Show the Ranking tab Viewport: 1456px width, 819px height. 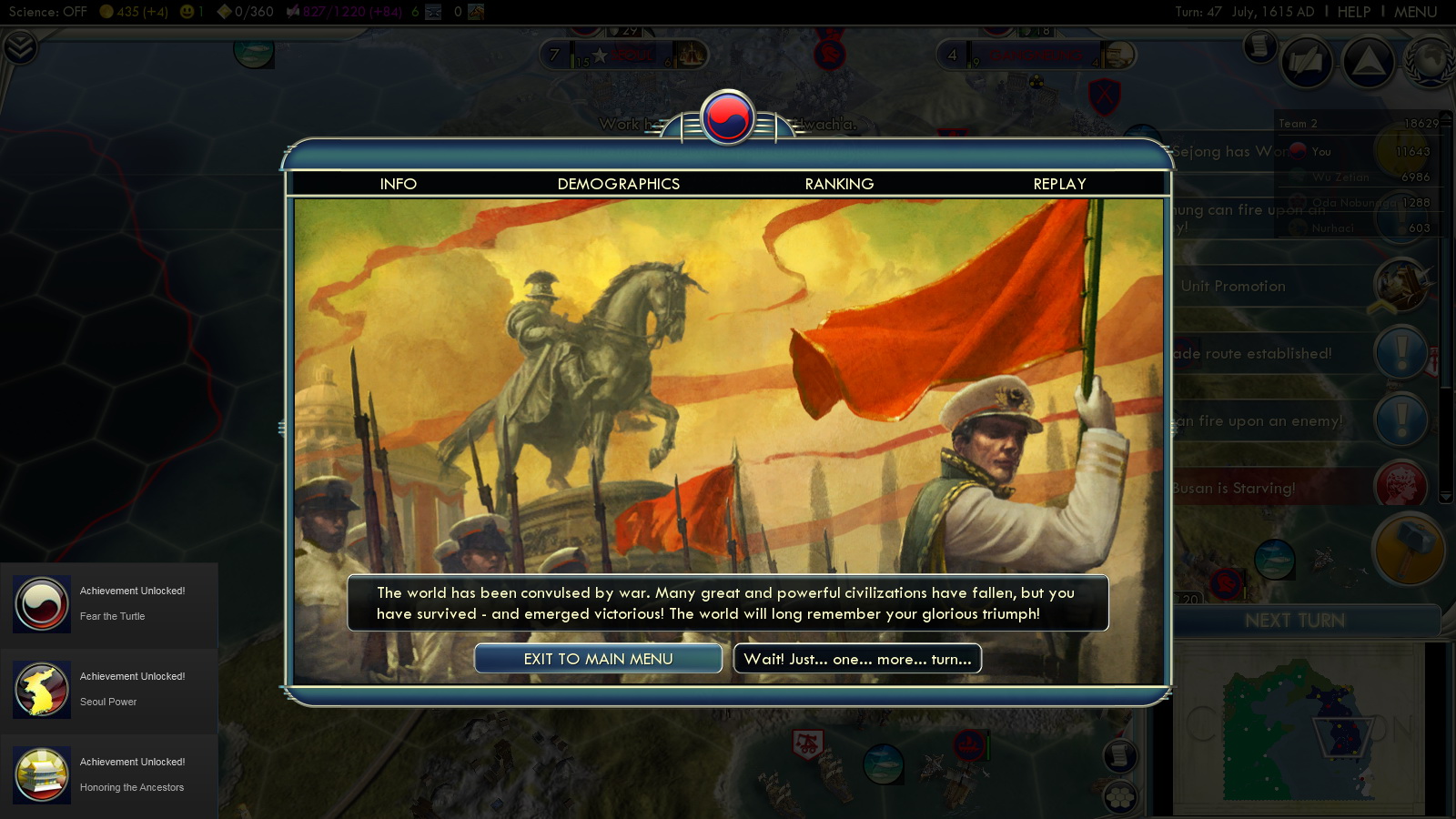coord(839,184)
